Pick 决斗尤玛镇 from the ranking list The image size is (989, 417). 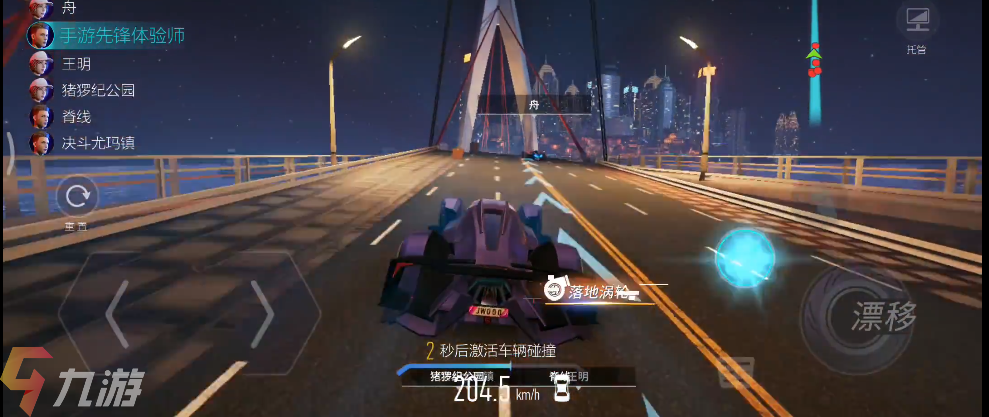(98, 142)
